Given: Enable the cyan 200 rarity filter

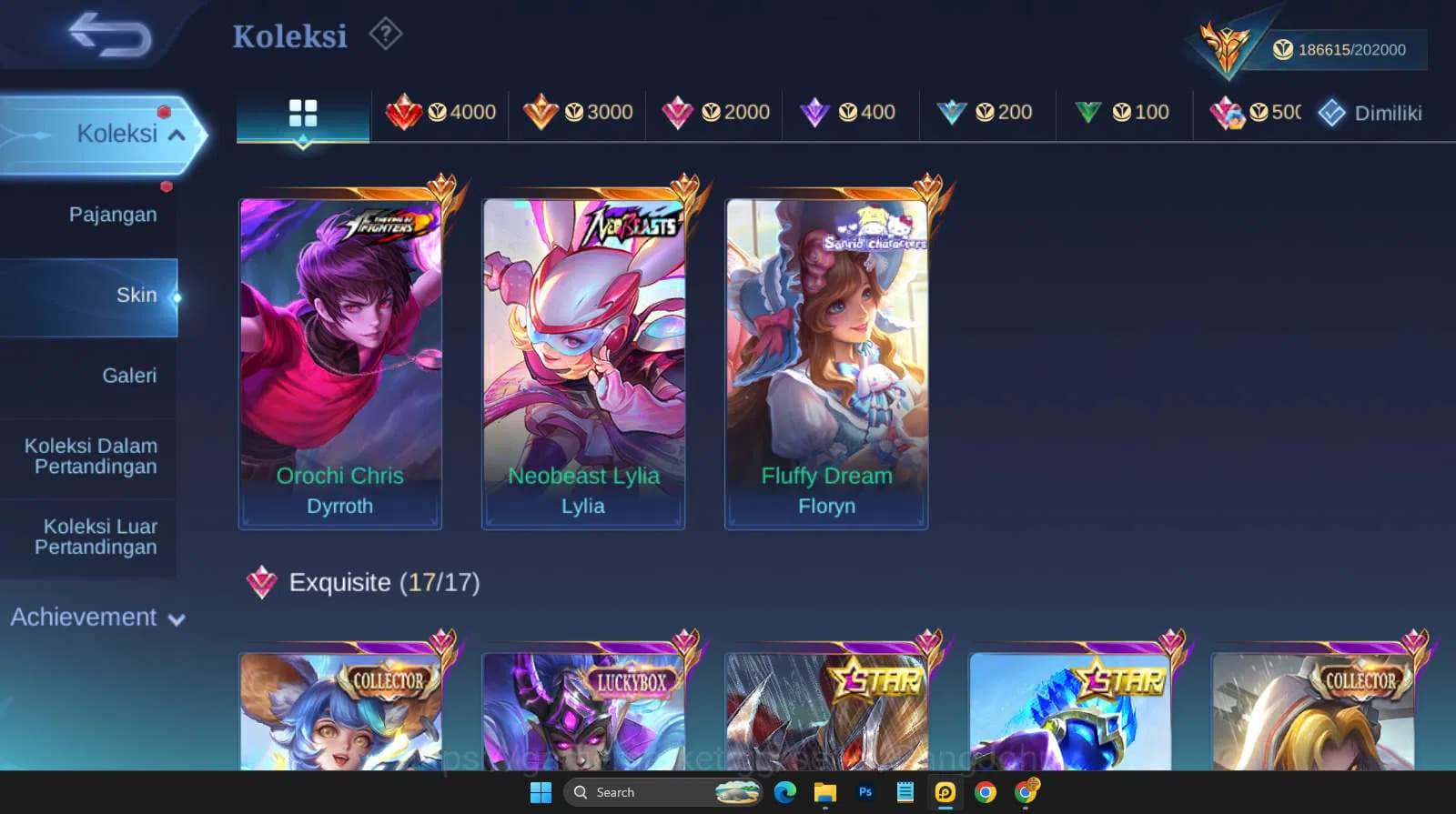Looking at the screenshot, I should click(x=986, y=113).
